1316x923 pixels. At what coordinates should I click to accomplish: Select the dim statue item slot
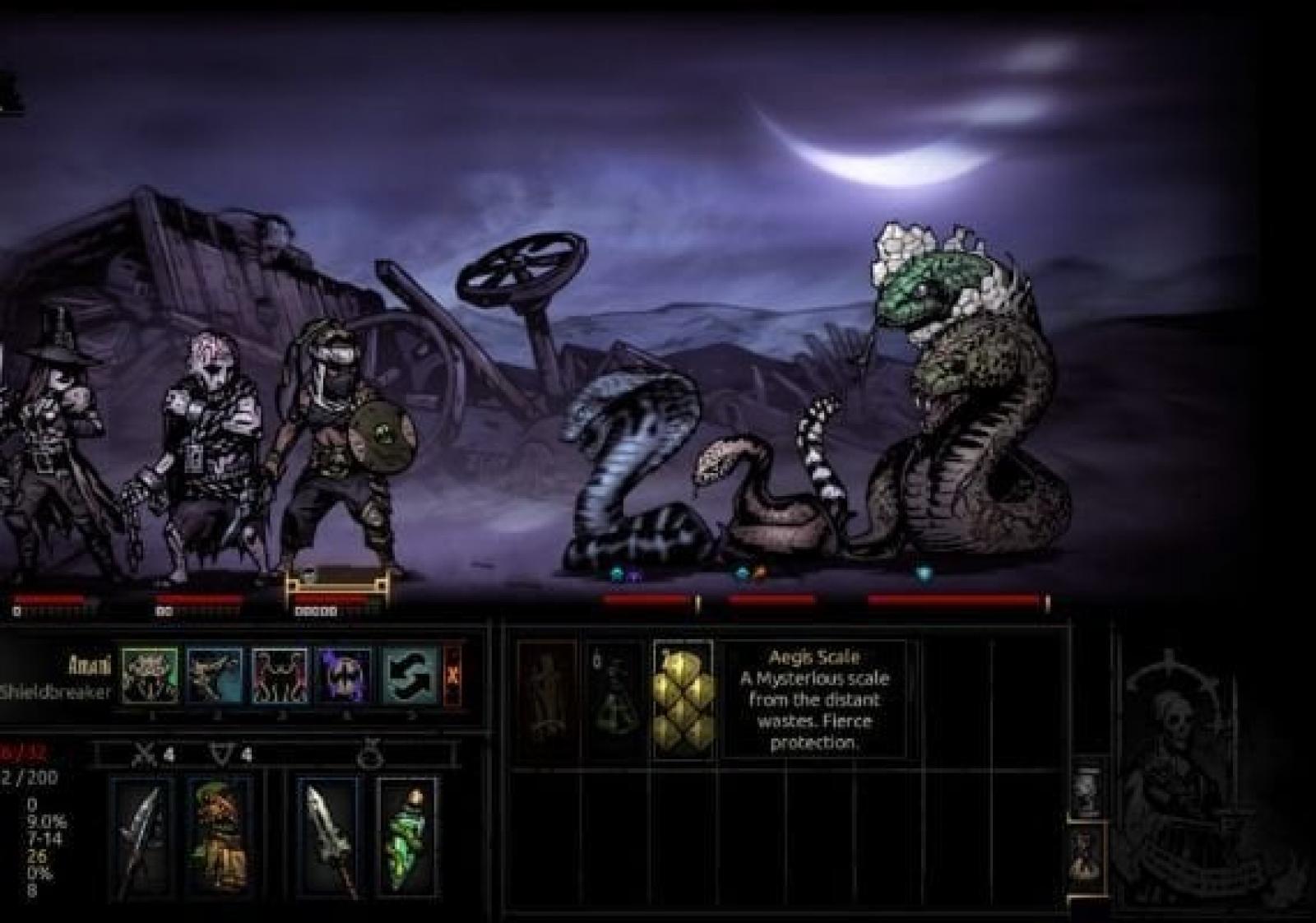point(547,700)
